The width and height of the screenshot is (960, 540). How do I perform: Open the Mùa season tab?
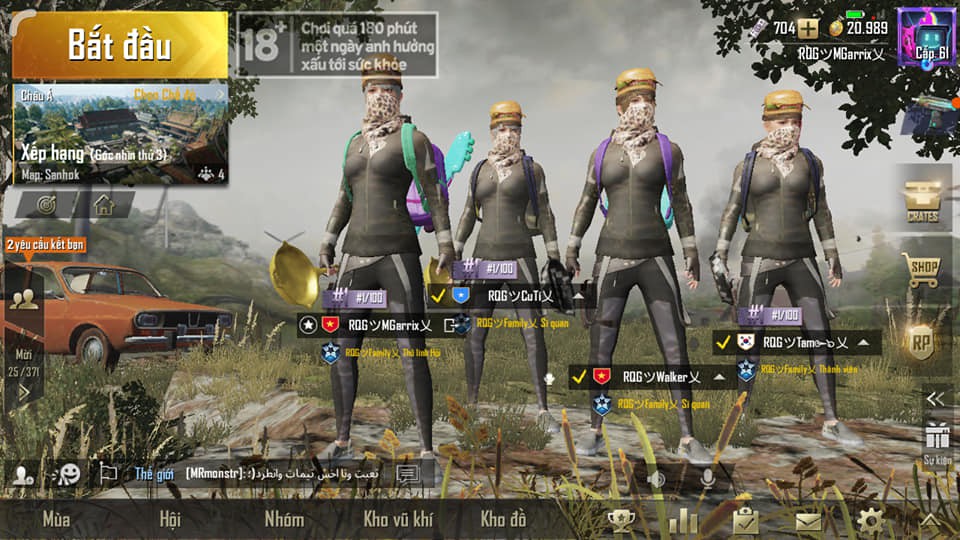(x=56, y=519)
